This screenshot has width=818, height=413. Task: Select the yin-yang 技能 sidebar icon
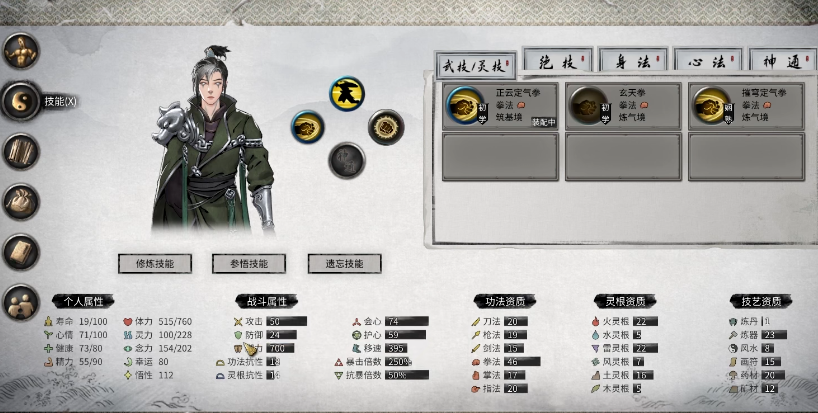(x=21, y=101)
